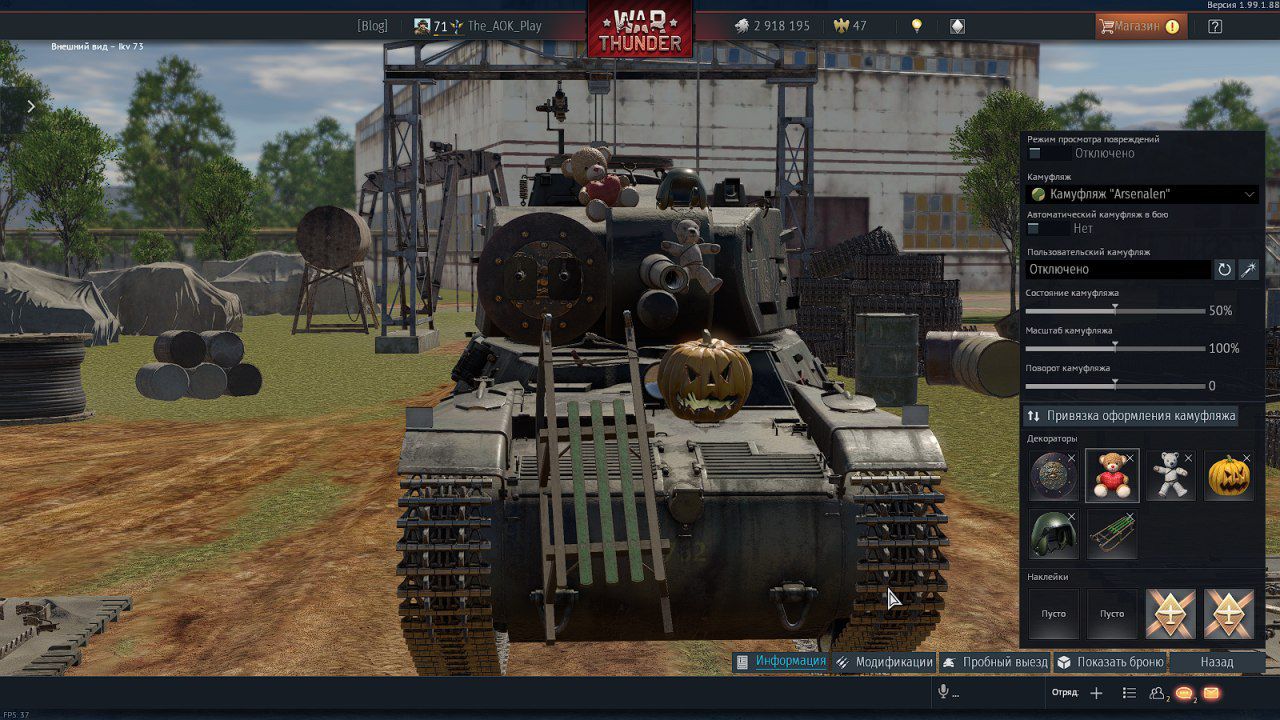Open the Информация tab
The height and width of the screenshot is (720, 1280).
[781, 662]
